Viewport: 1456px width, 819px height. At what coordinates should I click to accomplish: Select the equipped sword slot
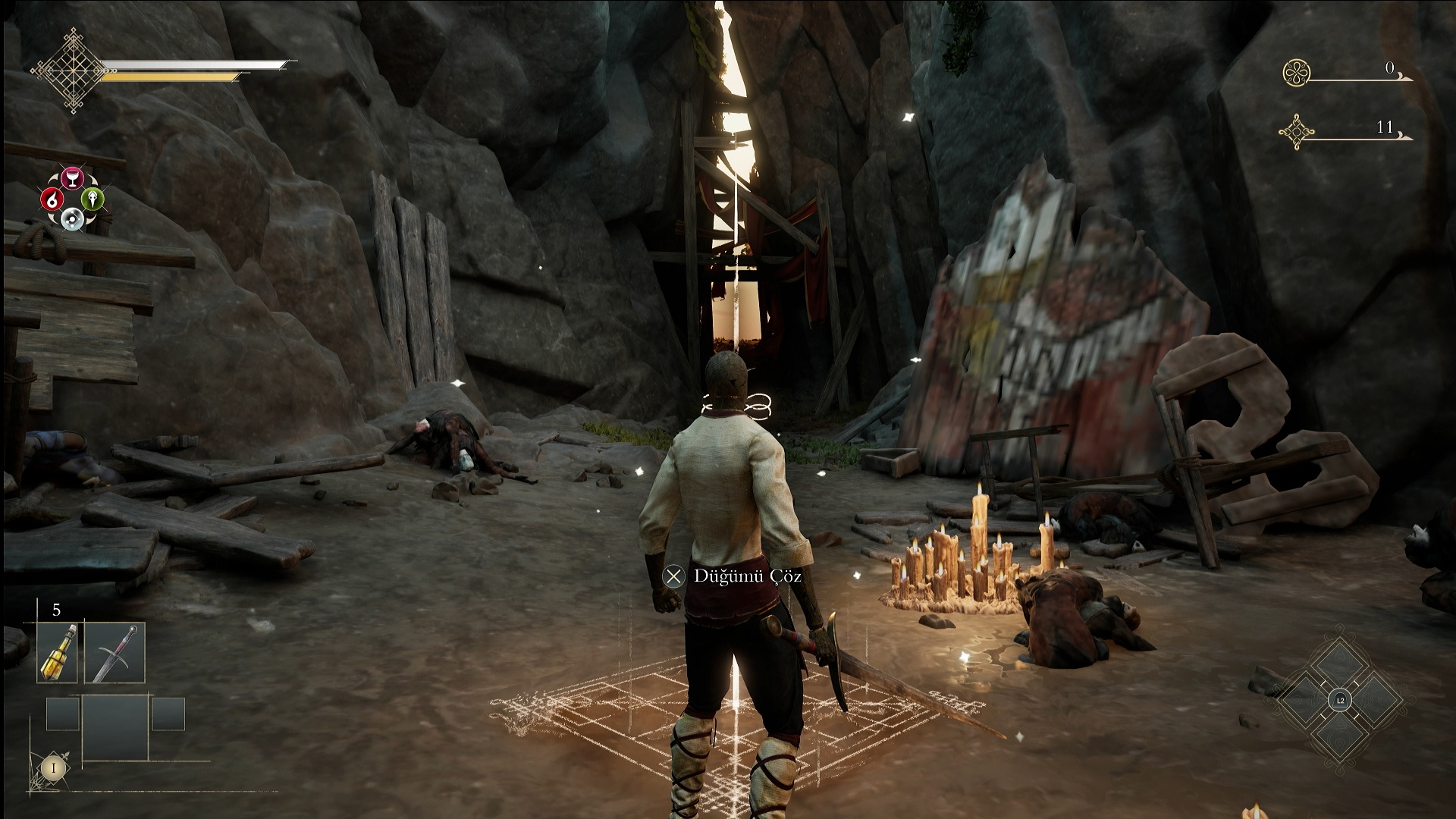pos(115,653)
